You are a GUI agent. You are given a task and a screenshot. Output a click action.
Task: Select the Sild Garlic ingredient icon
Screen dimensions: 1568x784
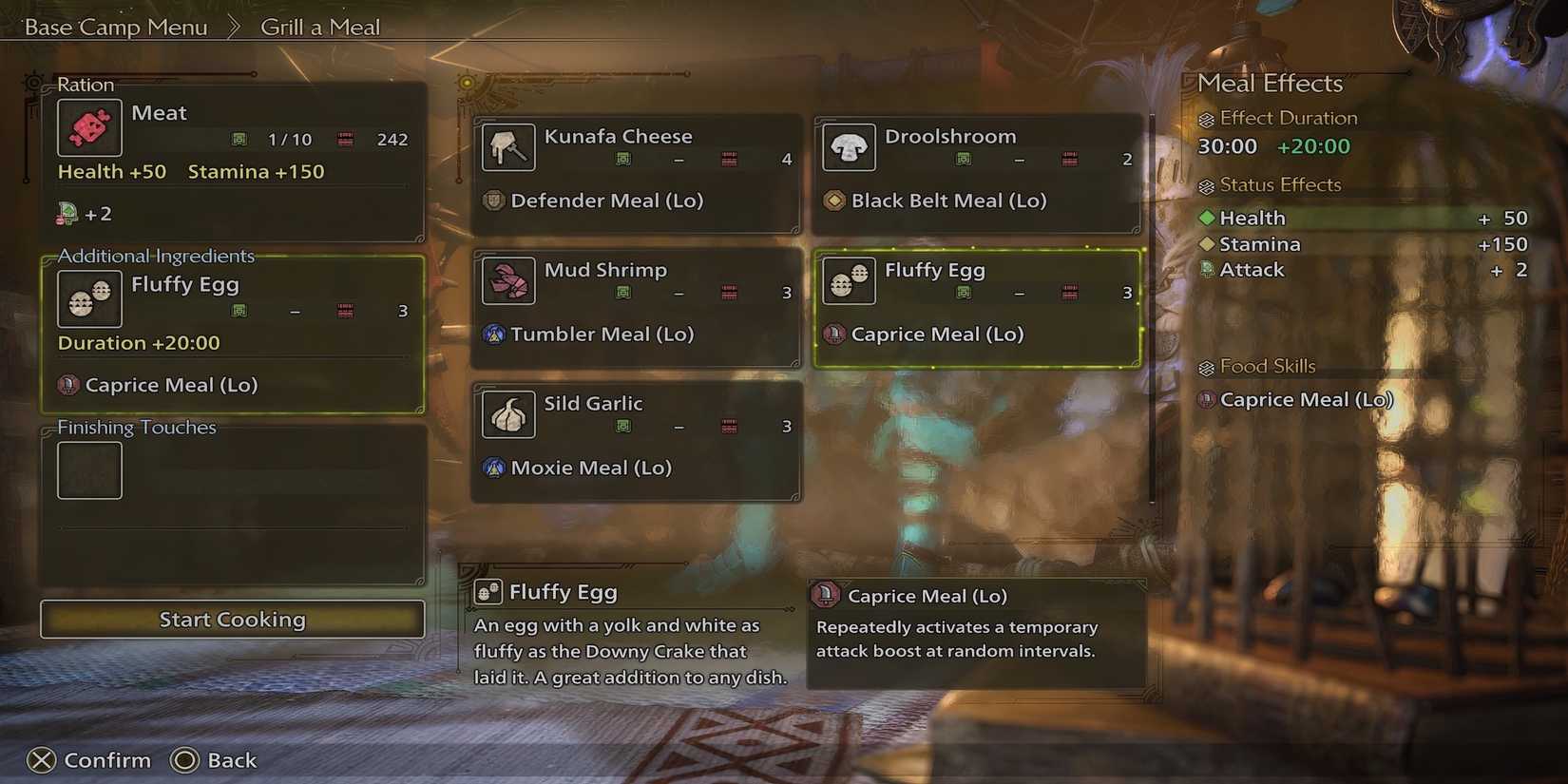508,415
